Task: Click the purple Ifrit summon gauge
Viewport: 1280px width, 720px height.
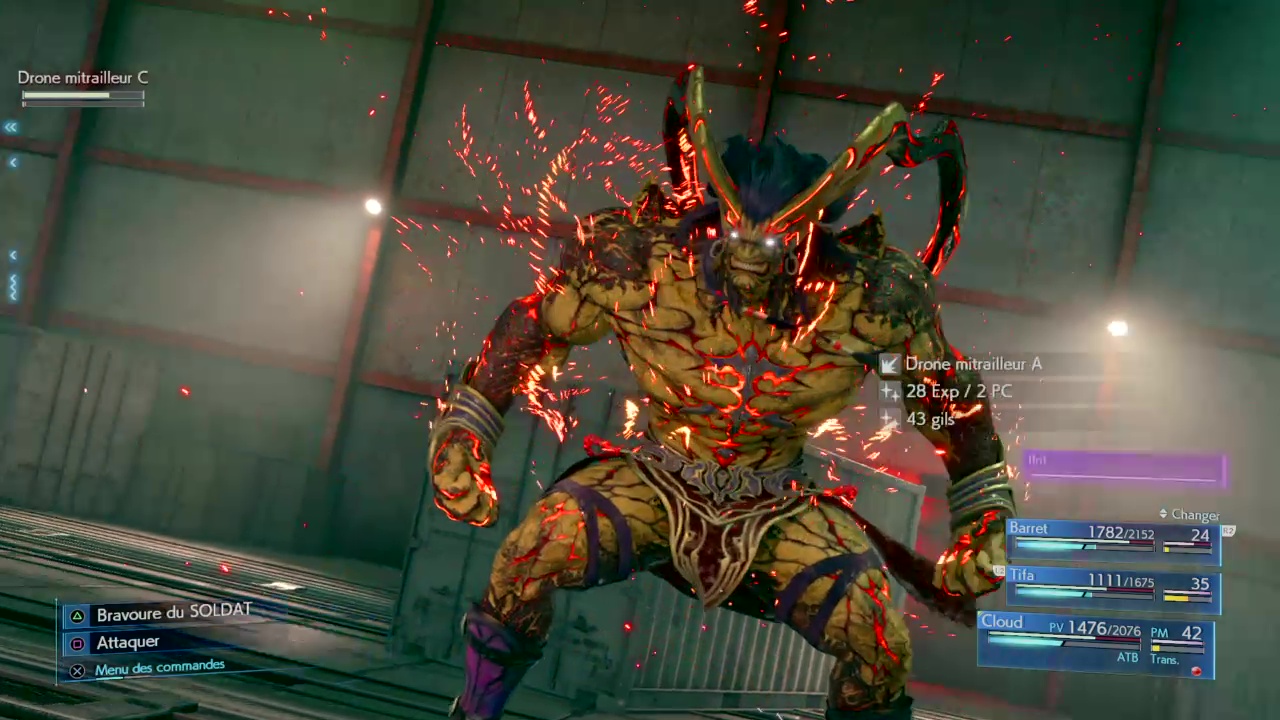Action: [1124, 468]
